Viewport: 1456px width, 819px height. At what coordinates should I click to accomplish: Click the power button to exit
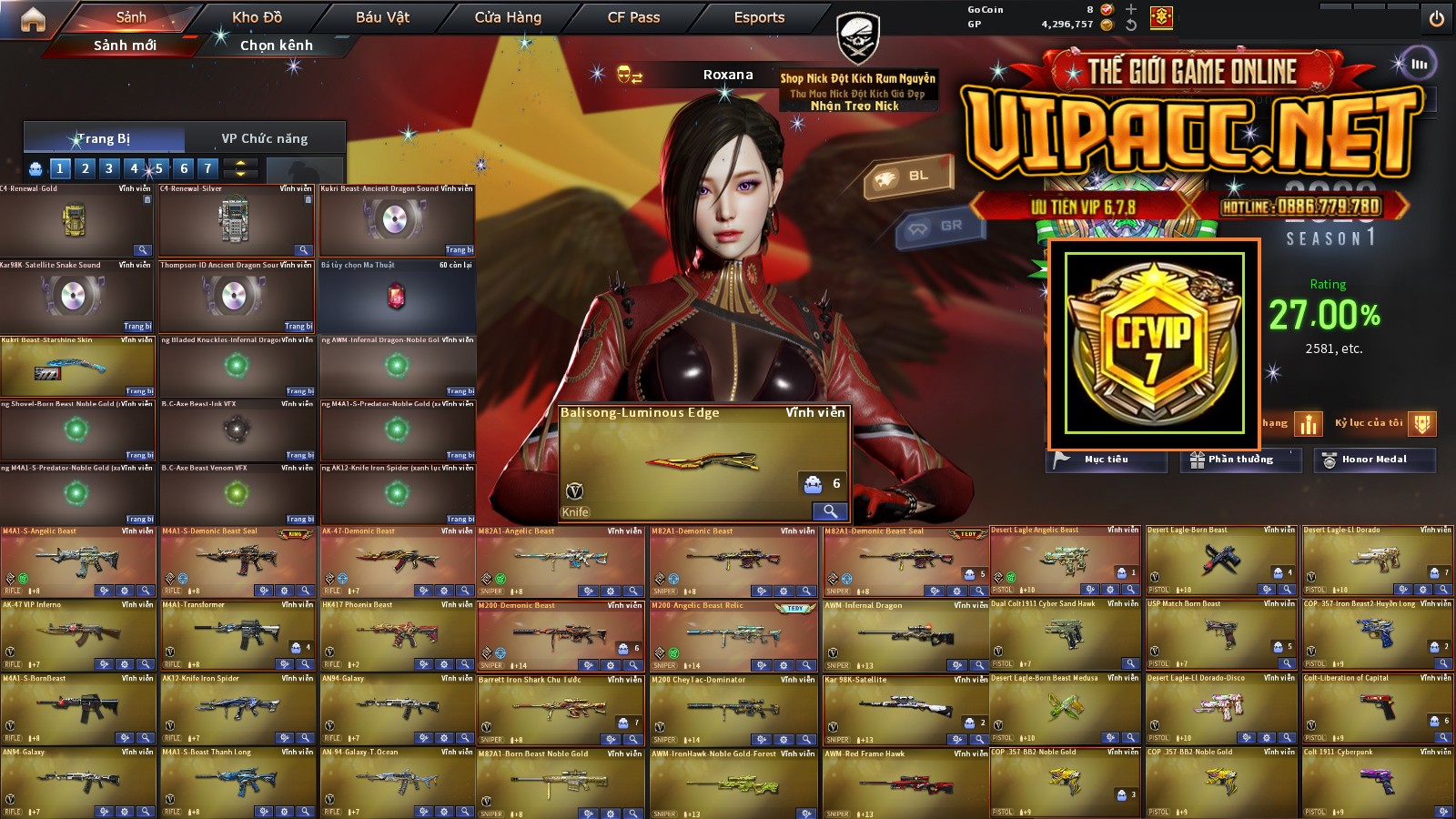[1436, 18]
